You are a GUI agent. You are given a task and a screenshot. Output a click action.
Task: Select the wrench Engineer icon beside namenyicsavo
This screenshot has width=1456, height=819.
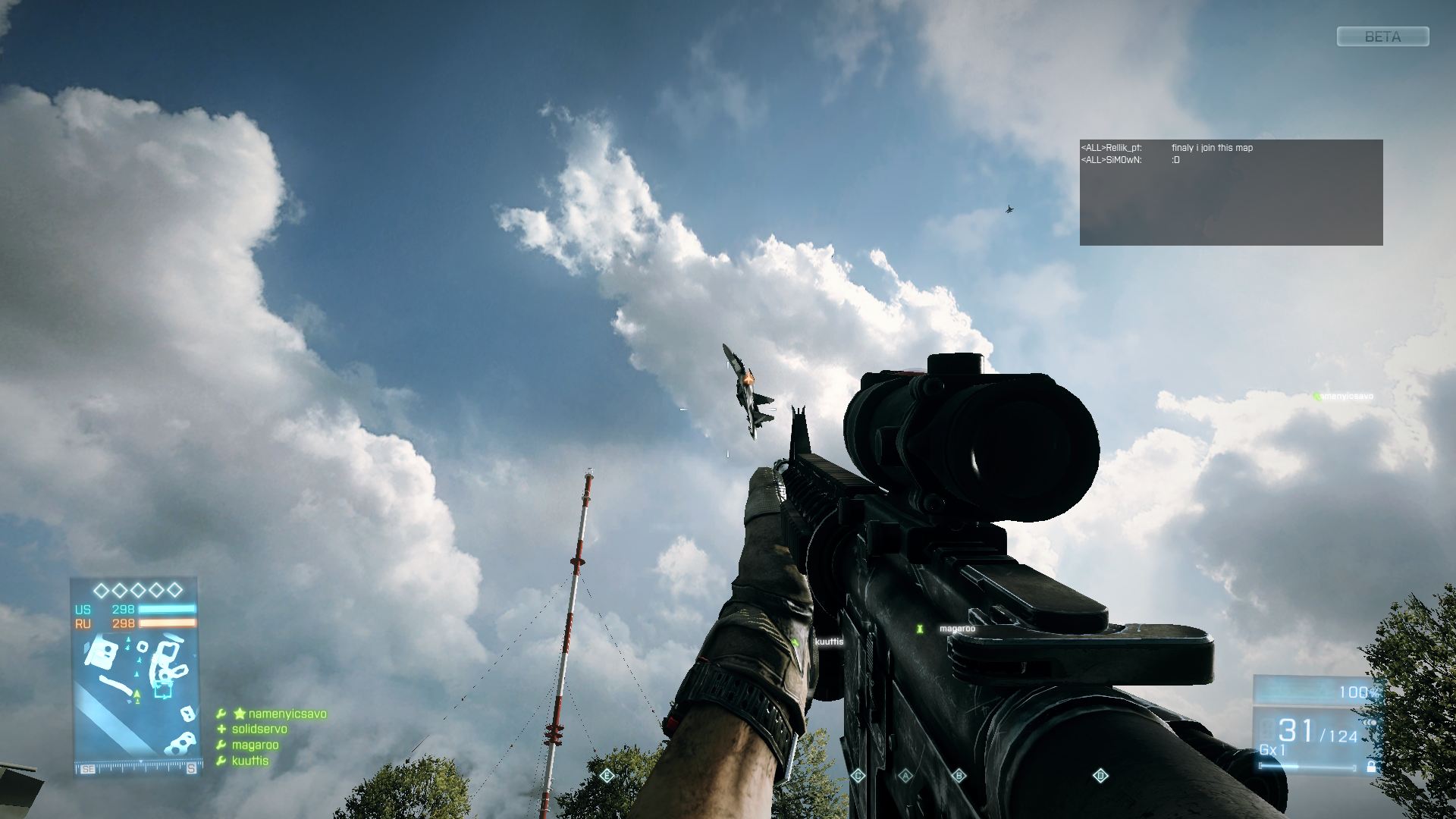point(221,713)
